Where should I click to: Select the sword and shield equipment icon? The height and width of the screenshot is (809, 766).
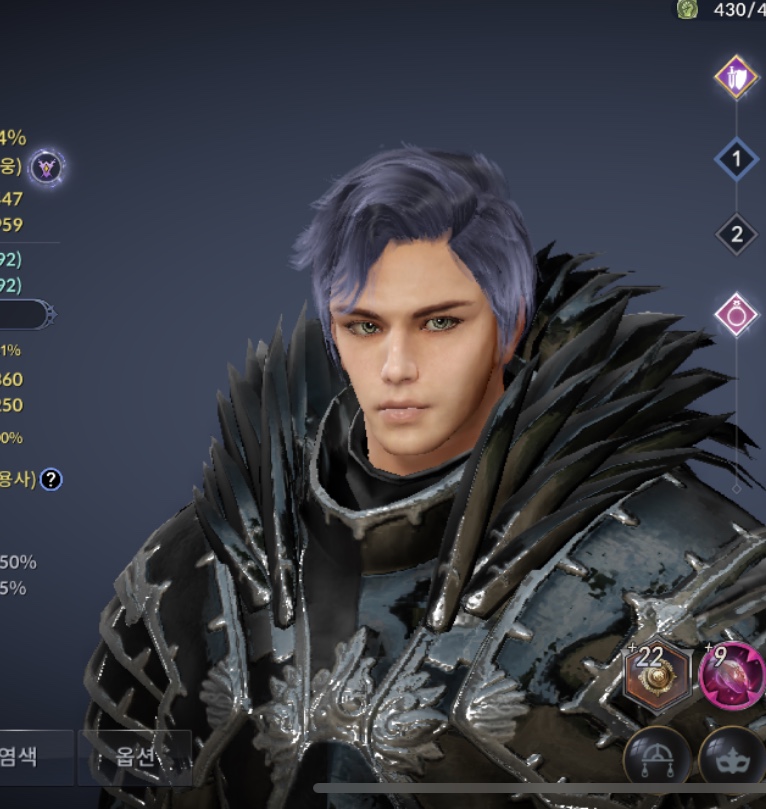coord(737,77)
